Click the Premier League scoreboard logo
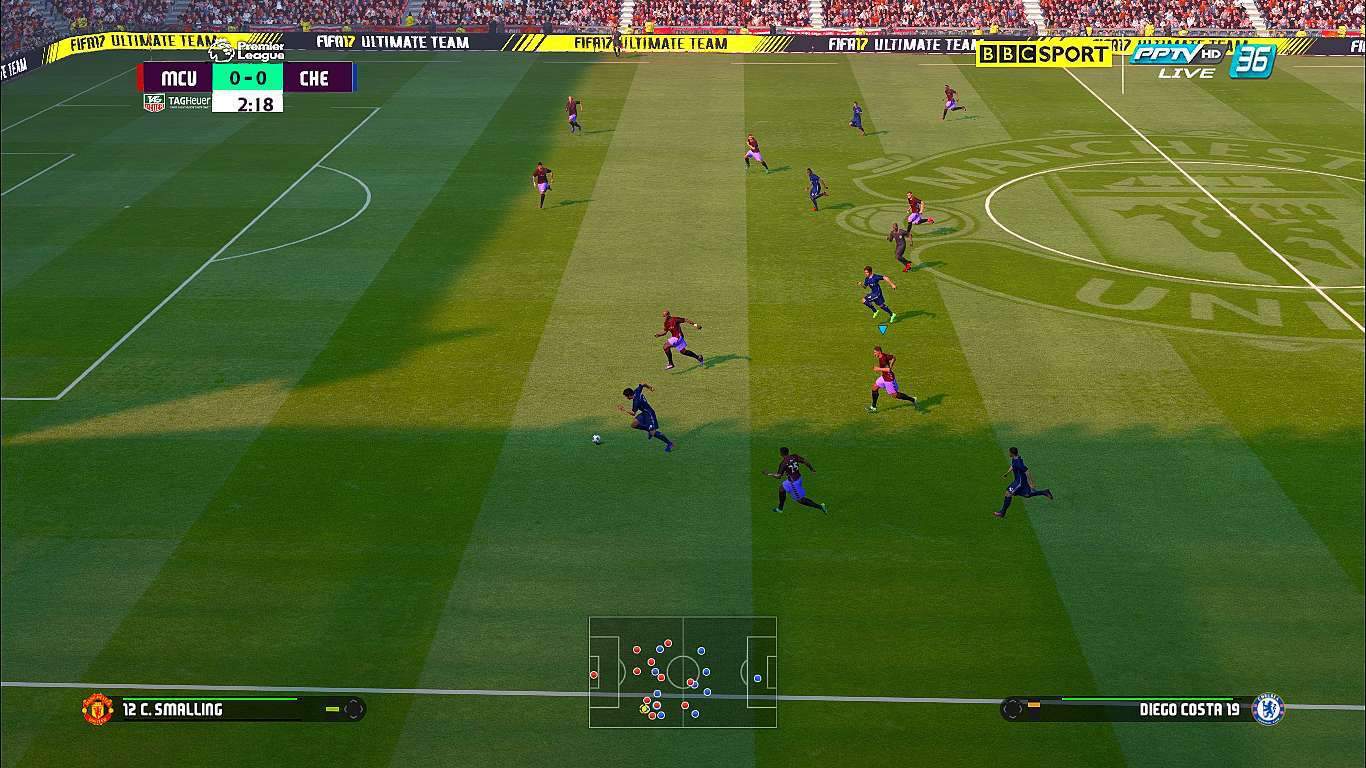This screenshot has height=768, width=1366. pos(247,50)
